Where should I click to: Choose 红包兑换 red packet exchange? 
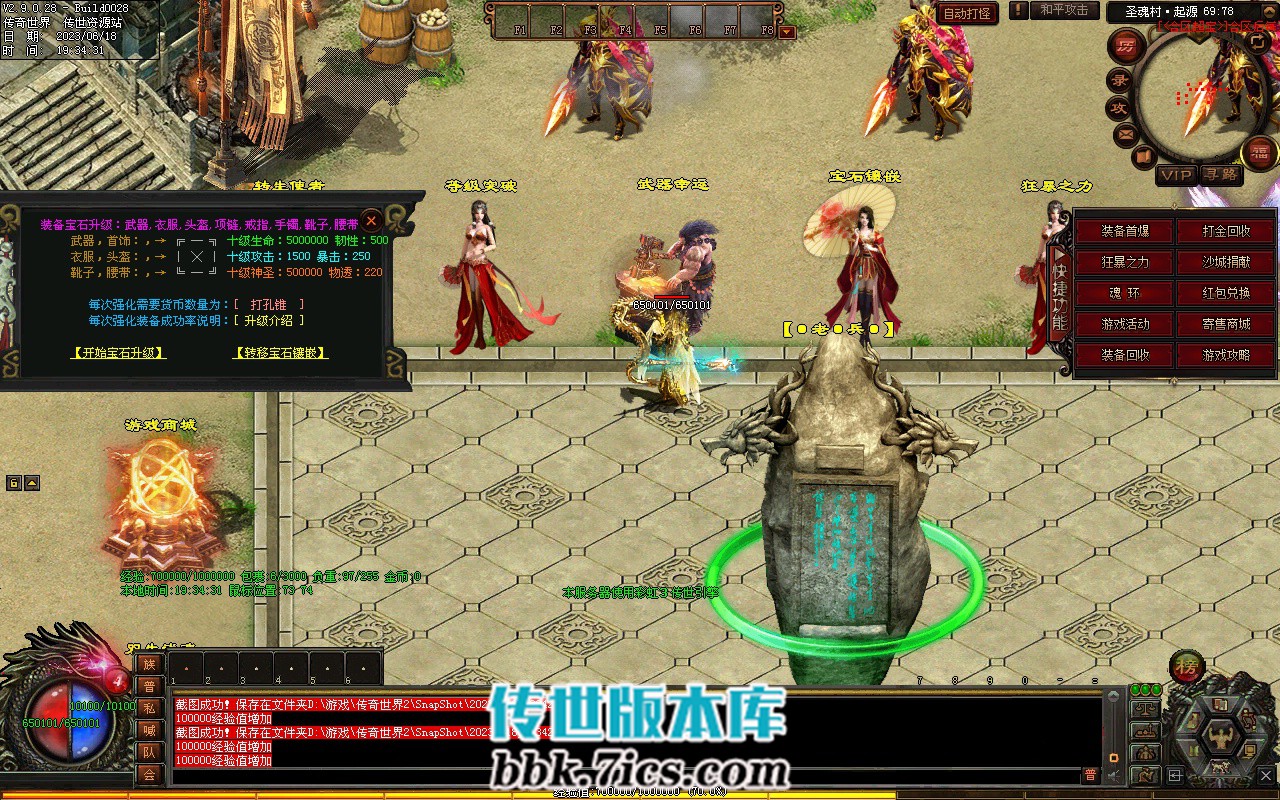tap(1226, 293)
